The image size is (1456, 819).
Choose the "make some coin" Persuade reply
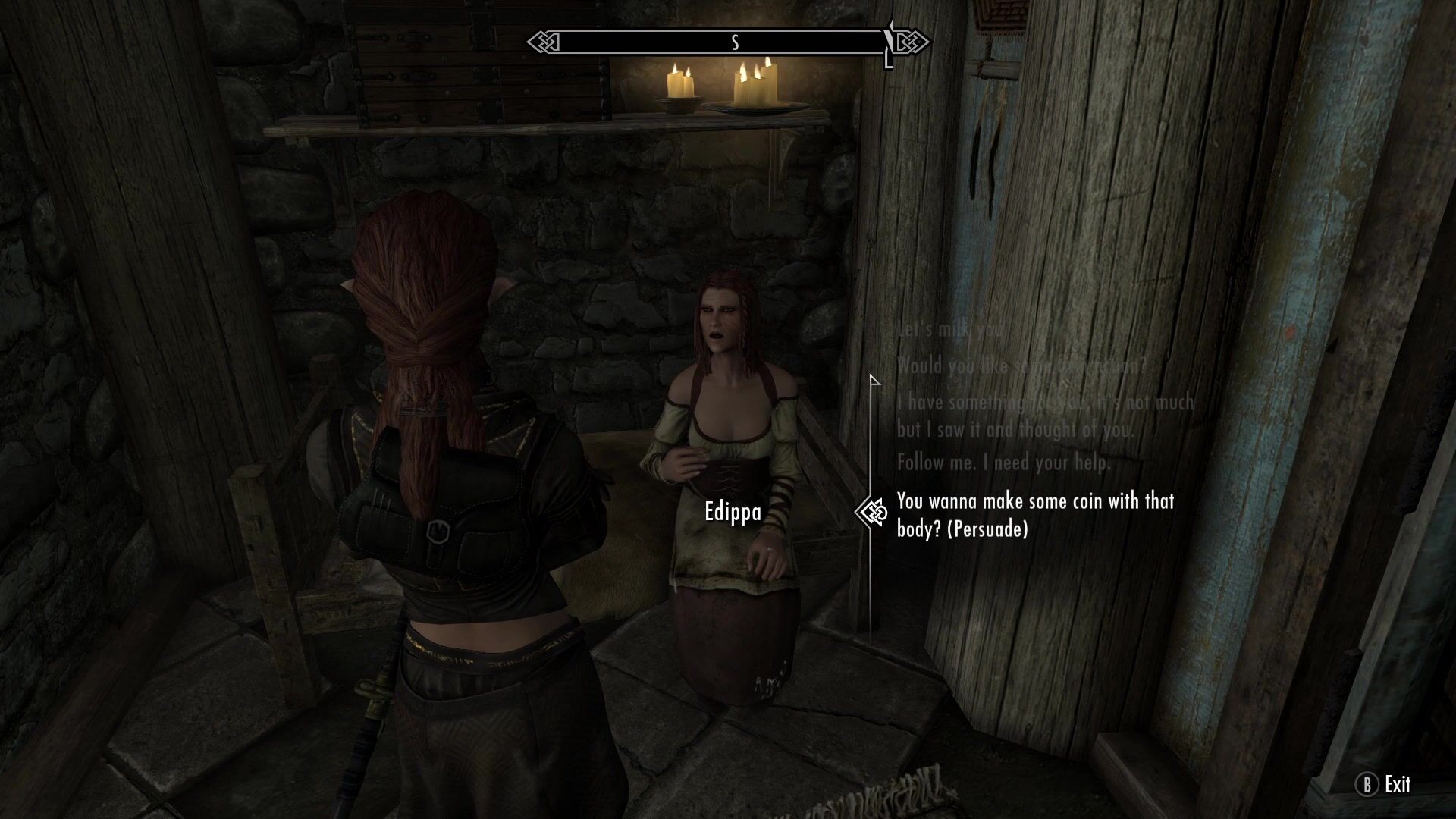tap(1035, 515)
